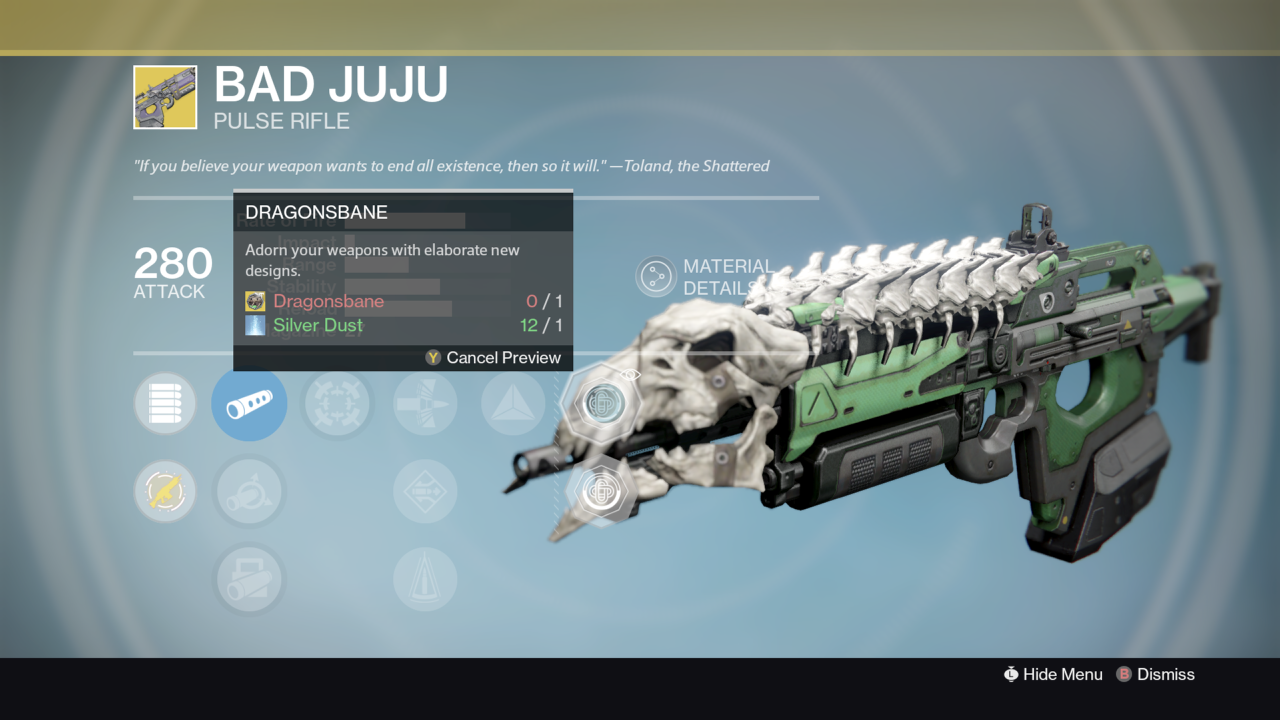Select the bottom-row barrel attachment node
1280x720 pixels.
(x=249, y=579)
